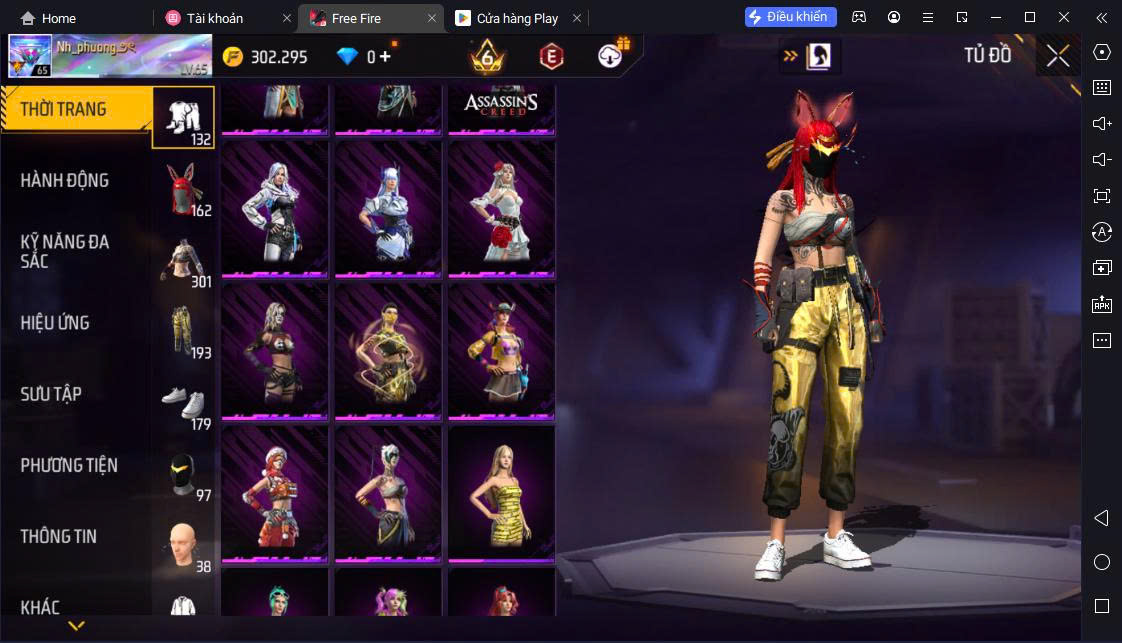Open the download cloud gift icon
The width and height of the screenshot is (1122, 643).
click(611, 56)
